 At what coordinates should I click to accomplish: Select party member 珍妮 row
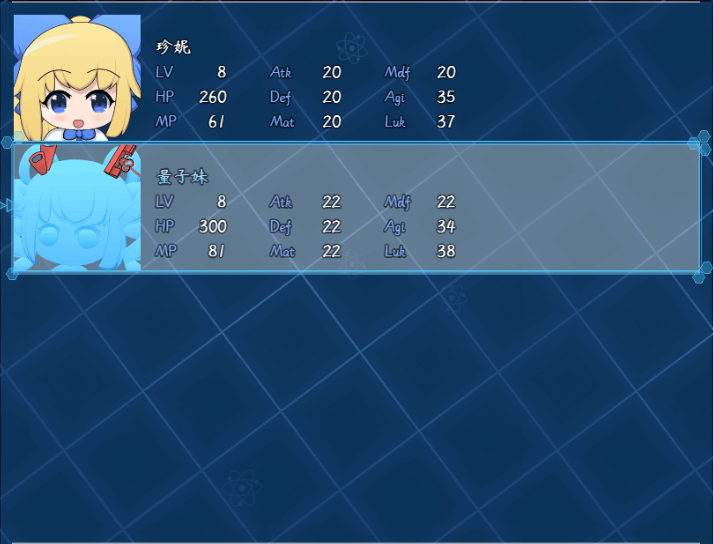point(355,78)
